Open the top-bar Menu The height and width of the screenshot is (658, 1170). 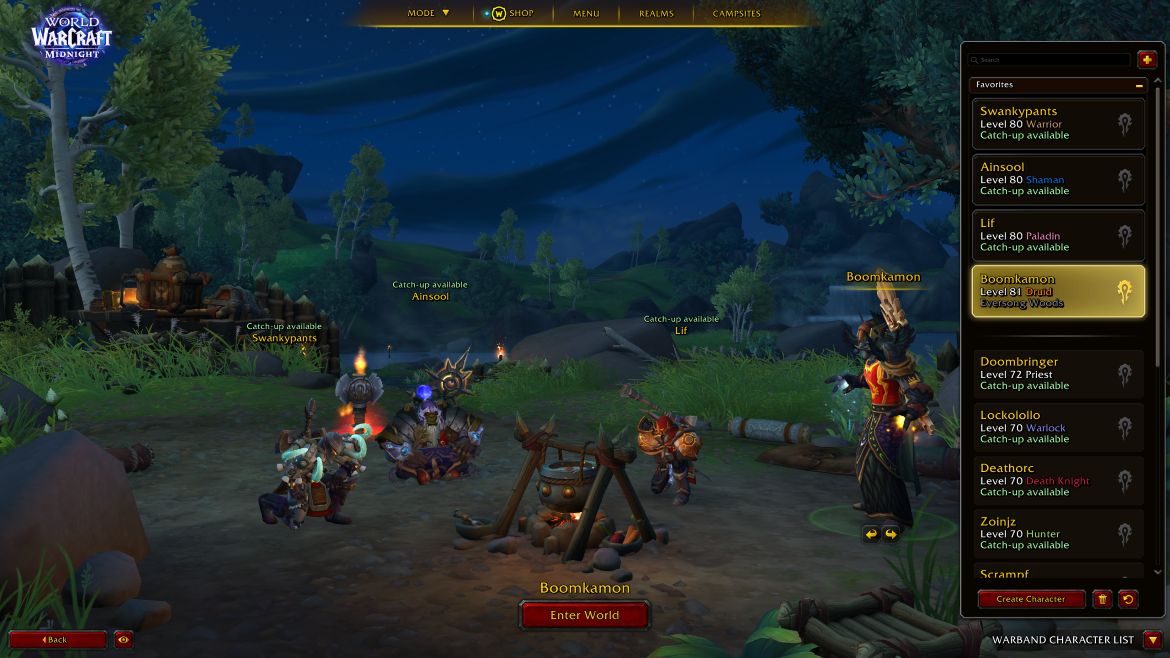tap(586, 13)
